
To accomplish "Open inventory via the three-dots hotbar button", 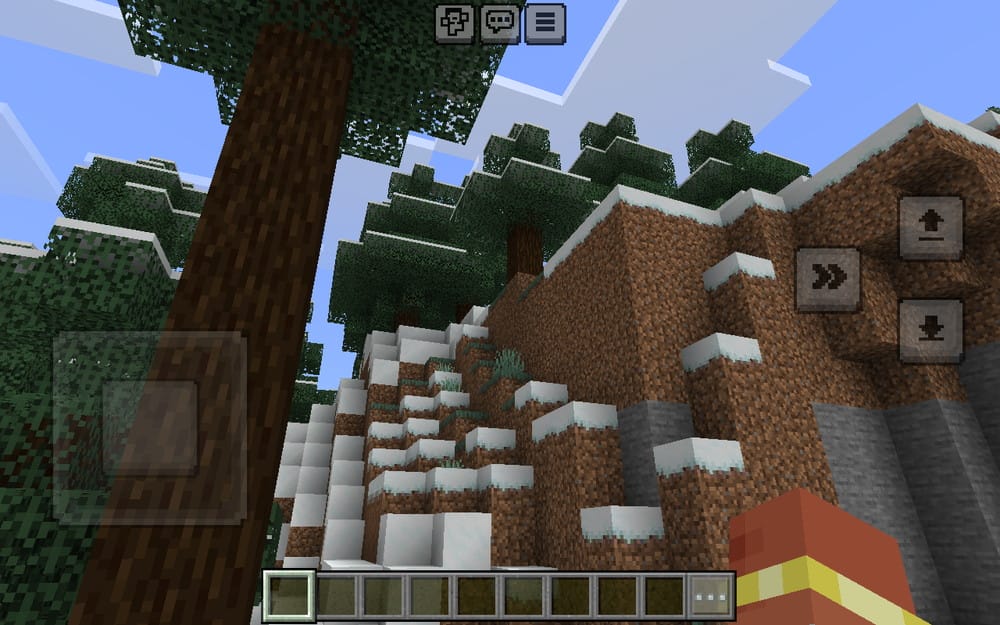I will (712, 597).
